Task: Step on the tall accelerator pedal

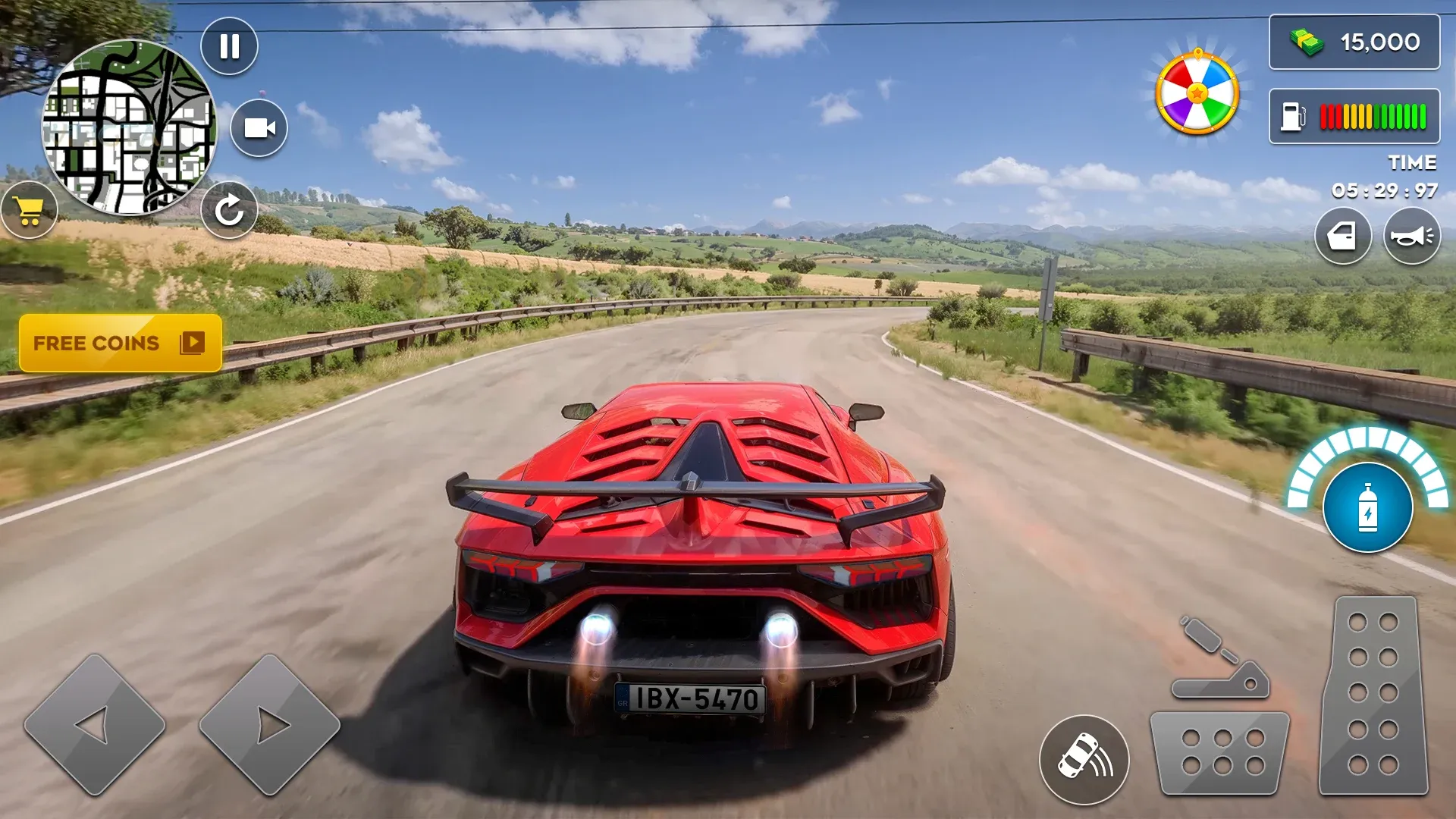Action: 1373,695
